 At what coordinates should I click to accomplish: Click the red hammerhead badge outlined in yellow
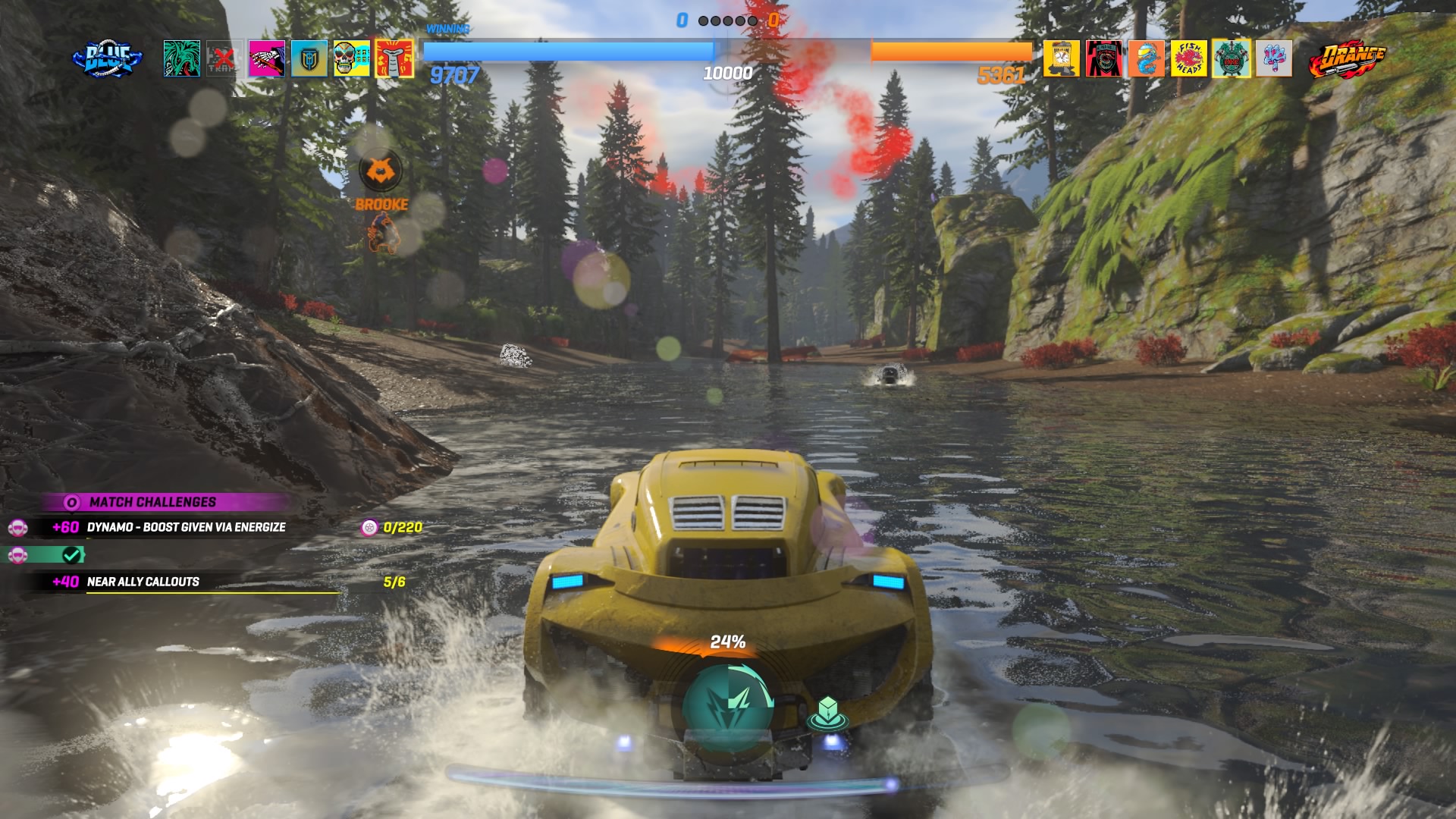pos(394,58)
